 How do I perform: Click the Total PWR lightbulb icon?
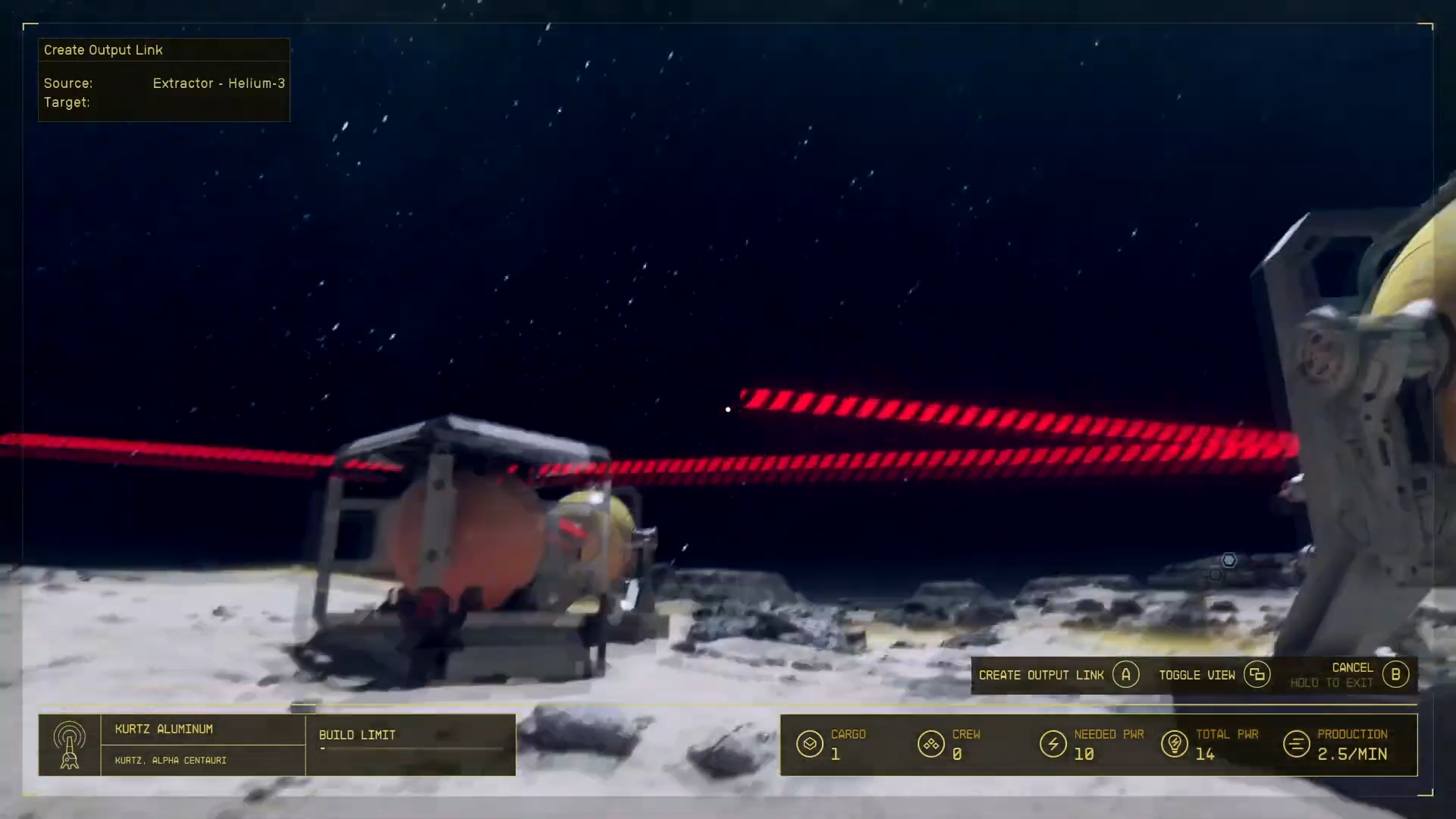1175,744
